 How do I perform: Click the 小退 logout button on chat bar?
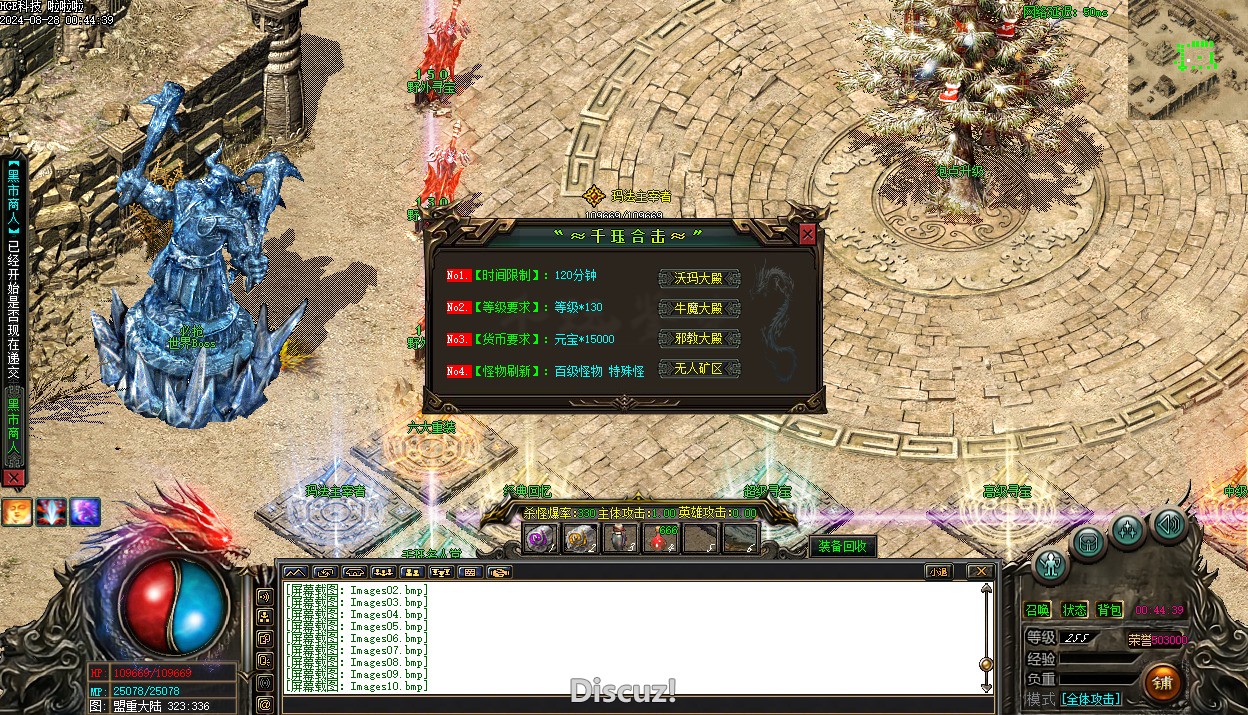pyautogui.click(x=937, y=572)
